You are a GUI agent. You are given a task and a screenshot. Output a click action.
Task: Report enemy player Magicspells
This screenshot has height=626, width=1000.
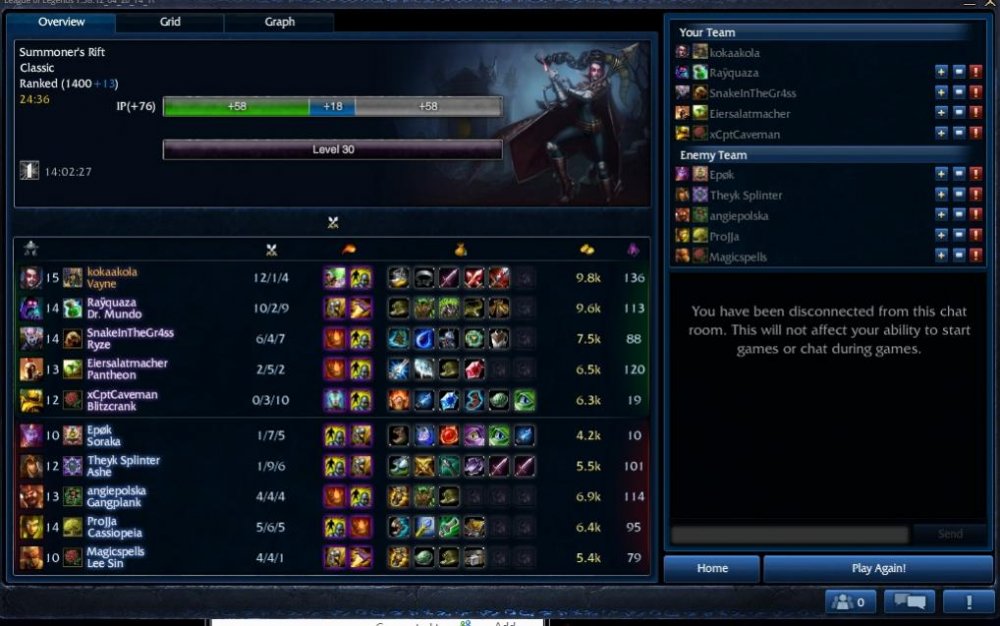click(976, 256)
